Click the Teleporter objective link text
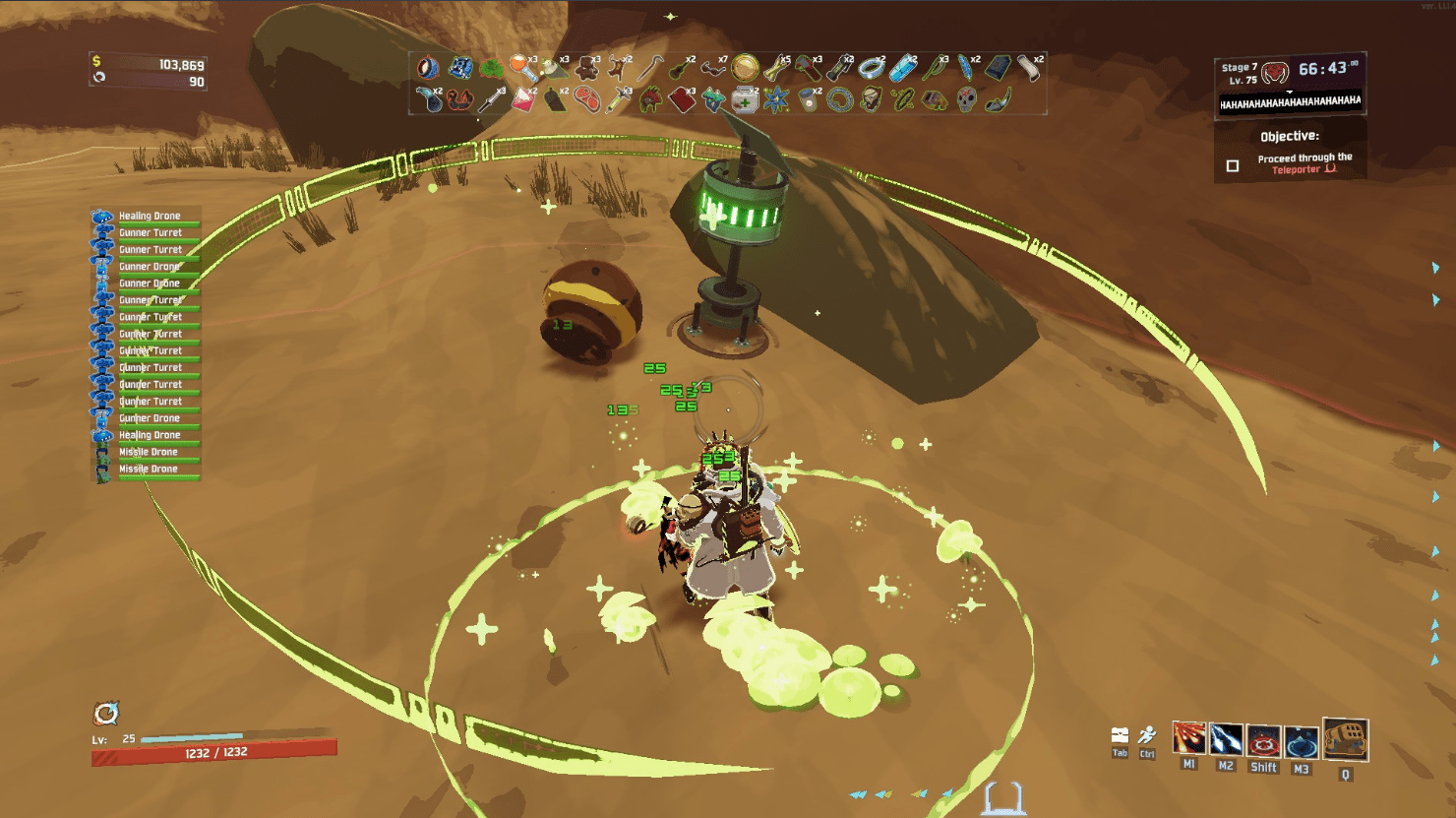1456x818 pixels. coord(1295,168)
